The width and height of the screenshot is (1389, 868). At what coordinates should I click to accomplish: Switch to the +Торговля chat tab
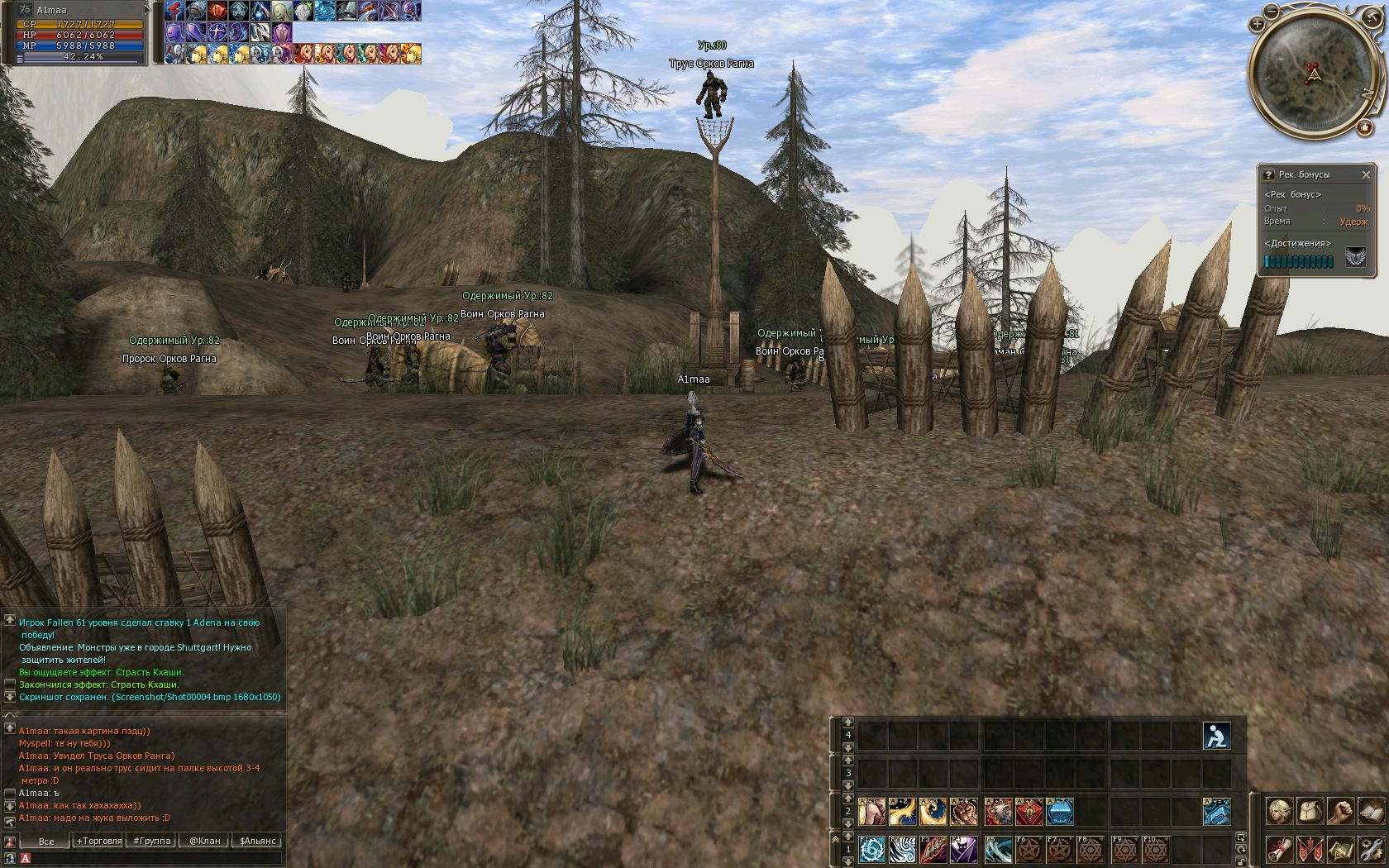[x=98, y=841]
